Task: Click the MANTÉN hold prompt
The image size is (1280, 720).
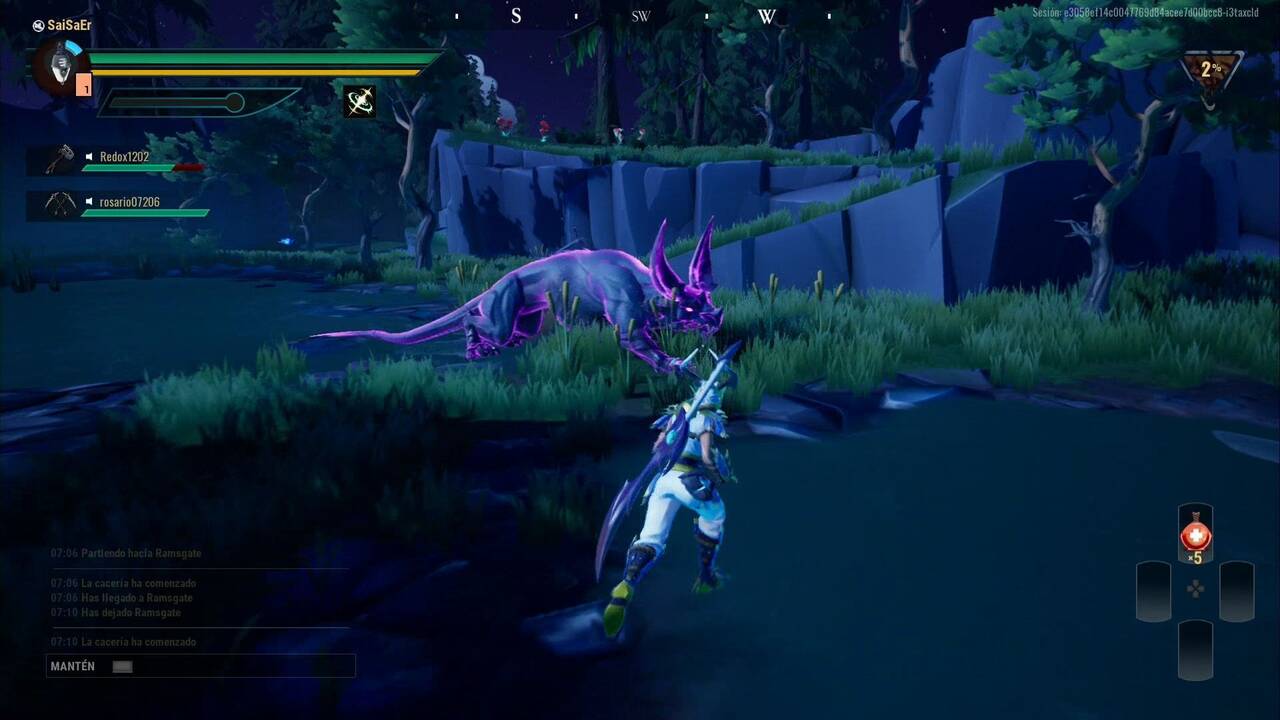Action: click(70, 665)
